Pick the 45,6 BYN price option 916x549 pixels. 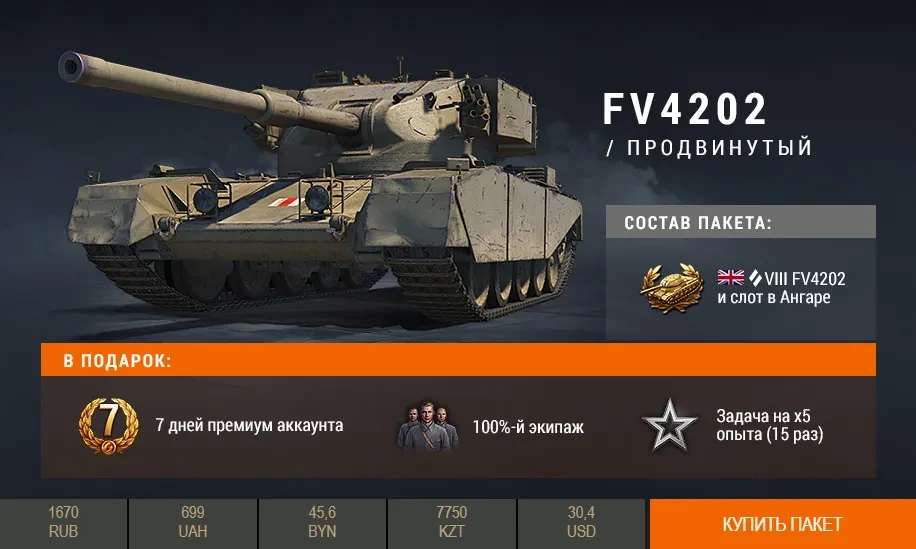coord(322,523)
